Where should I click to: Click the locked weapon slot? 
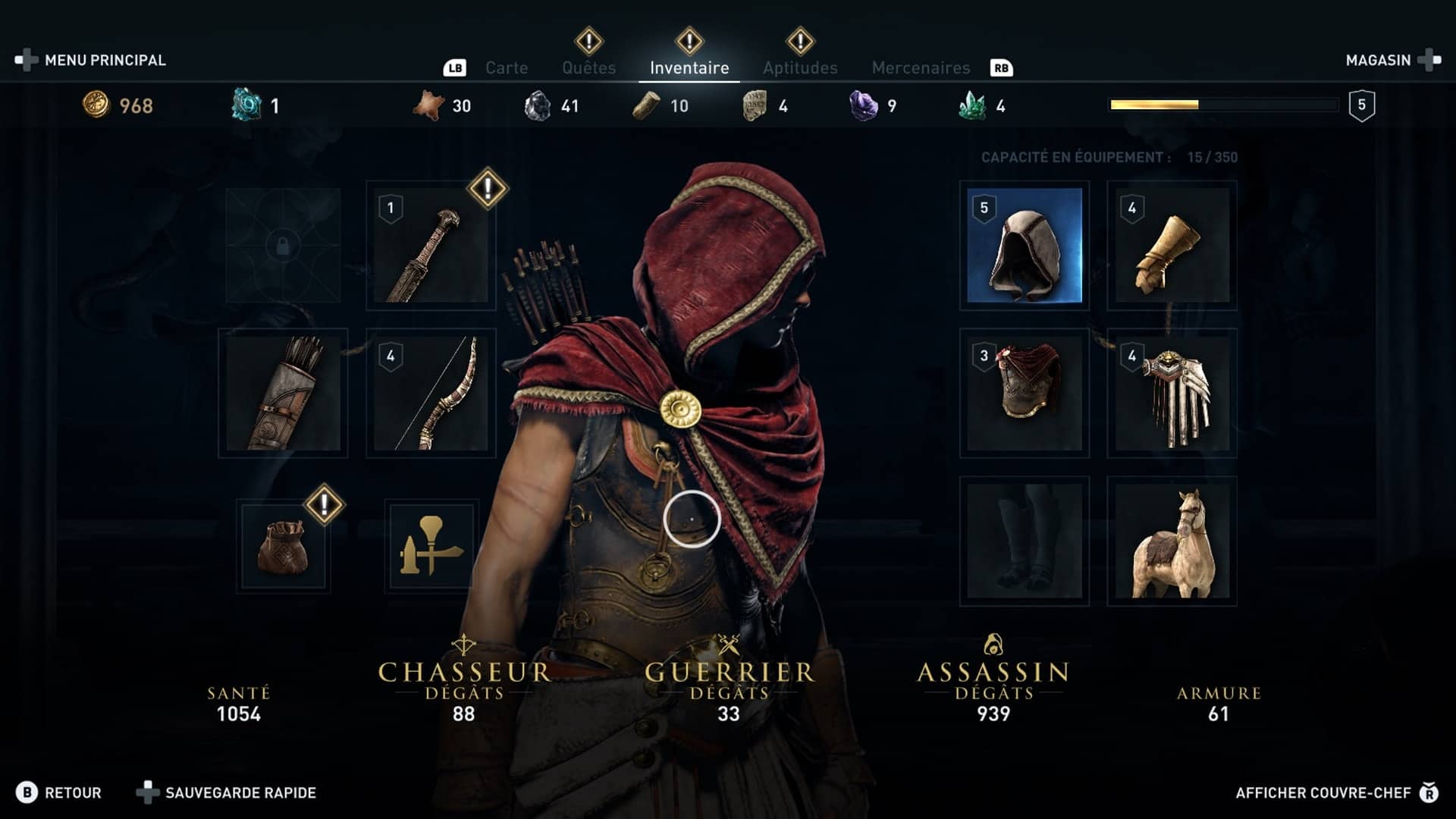pos(283,246)
